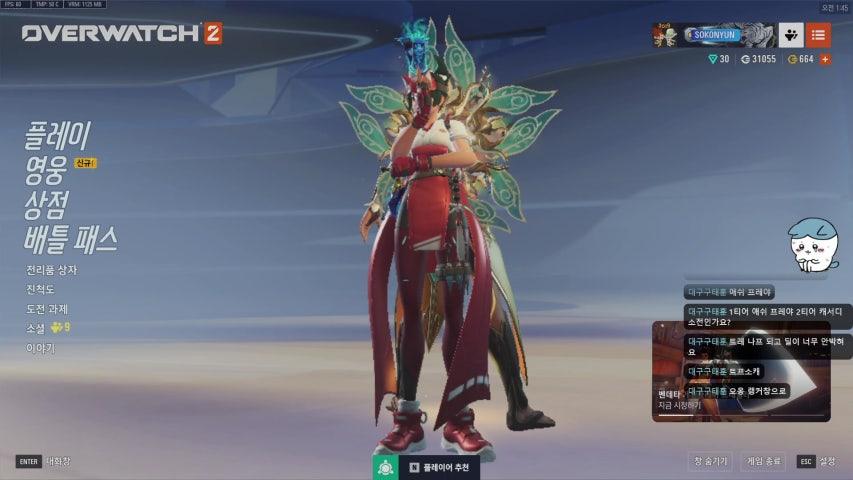Watch the featured stream thumbnail now

[x=740, y=370]
